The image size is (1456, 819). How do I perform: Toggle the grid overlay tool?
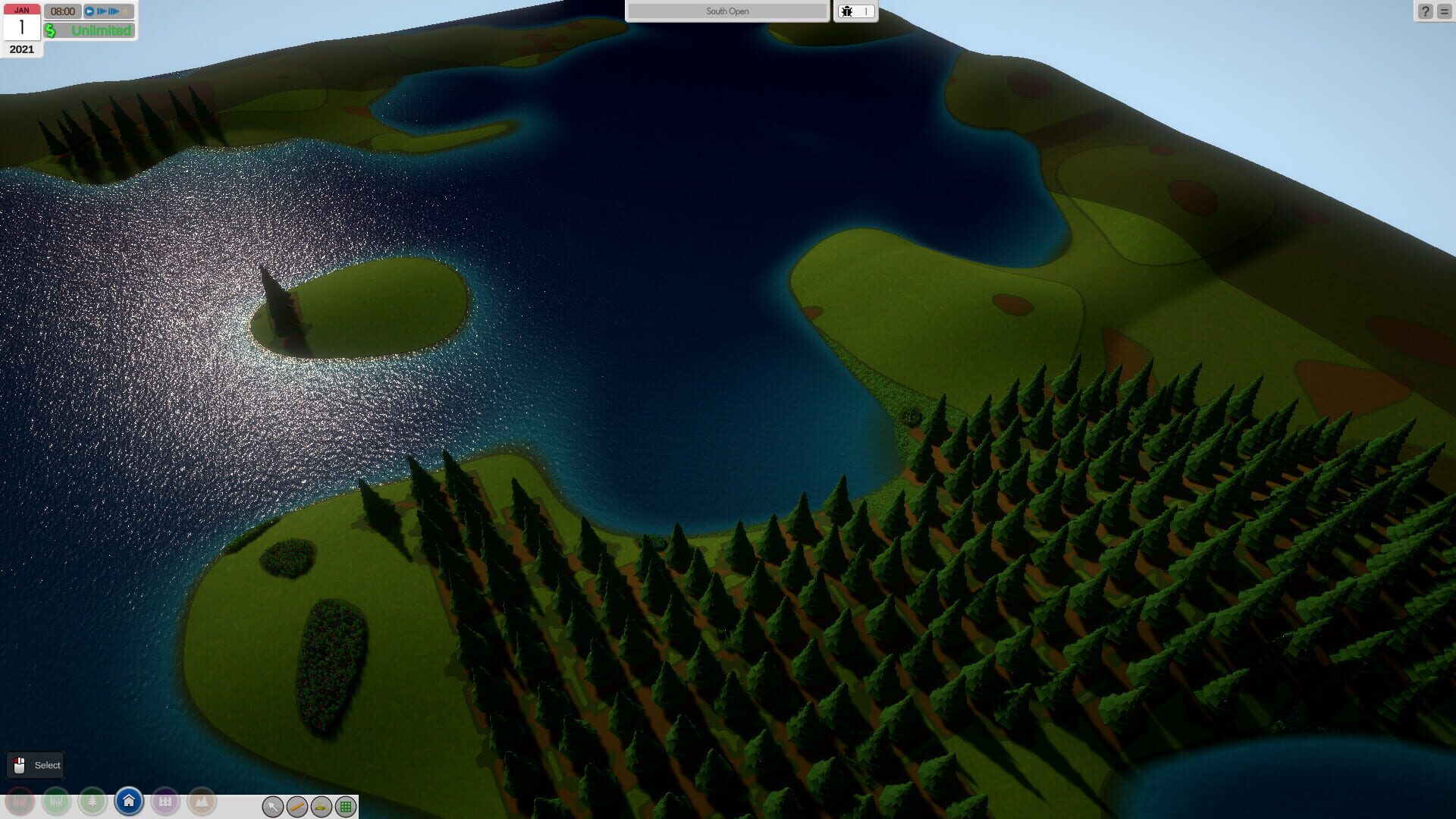coord(347,807)
